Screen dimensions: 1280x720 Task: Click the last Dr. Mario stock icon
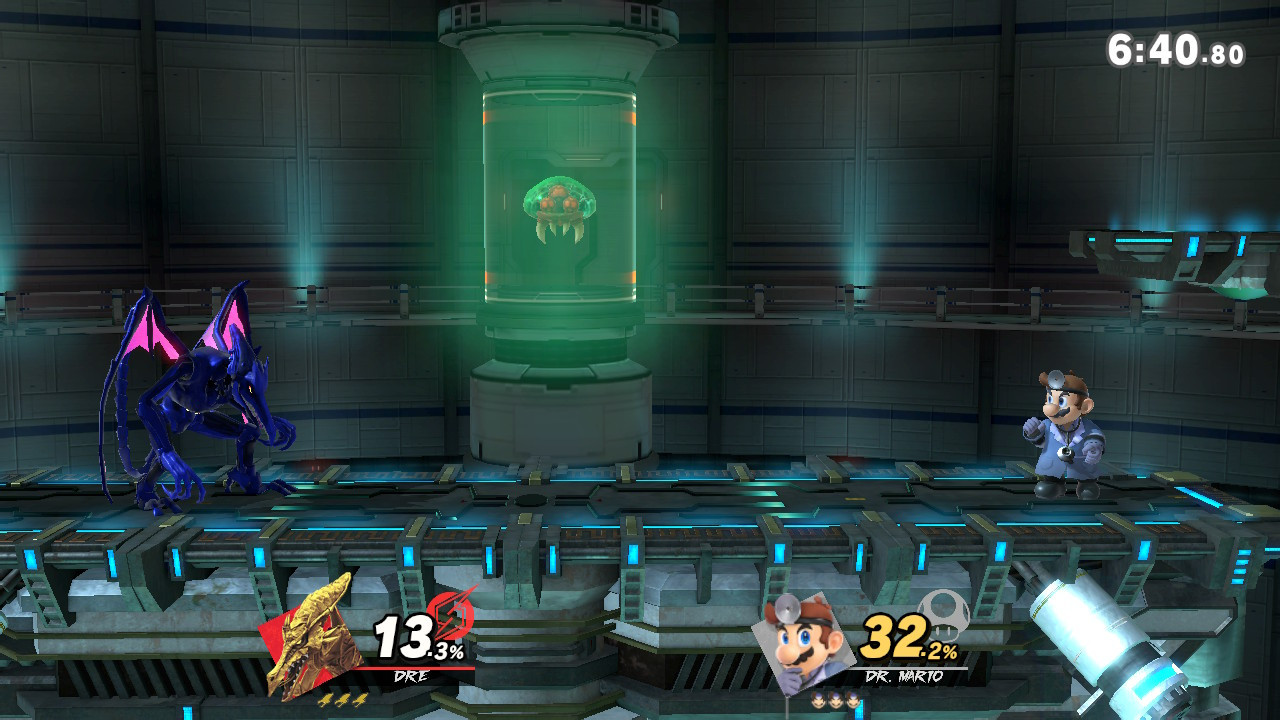[x=854, y=700]
